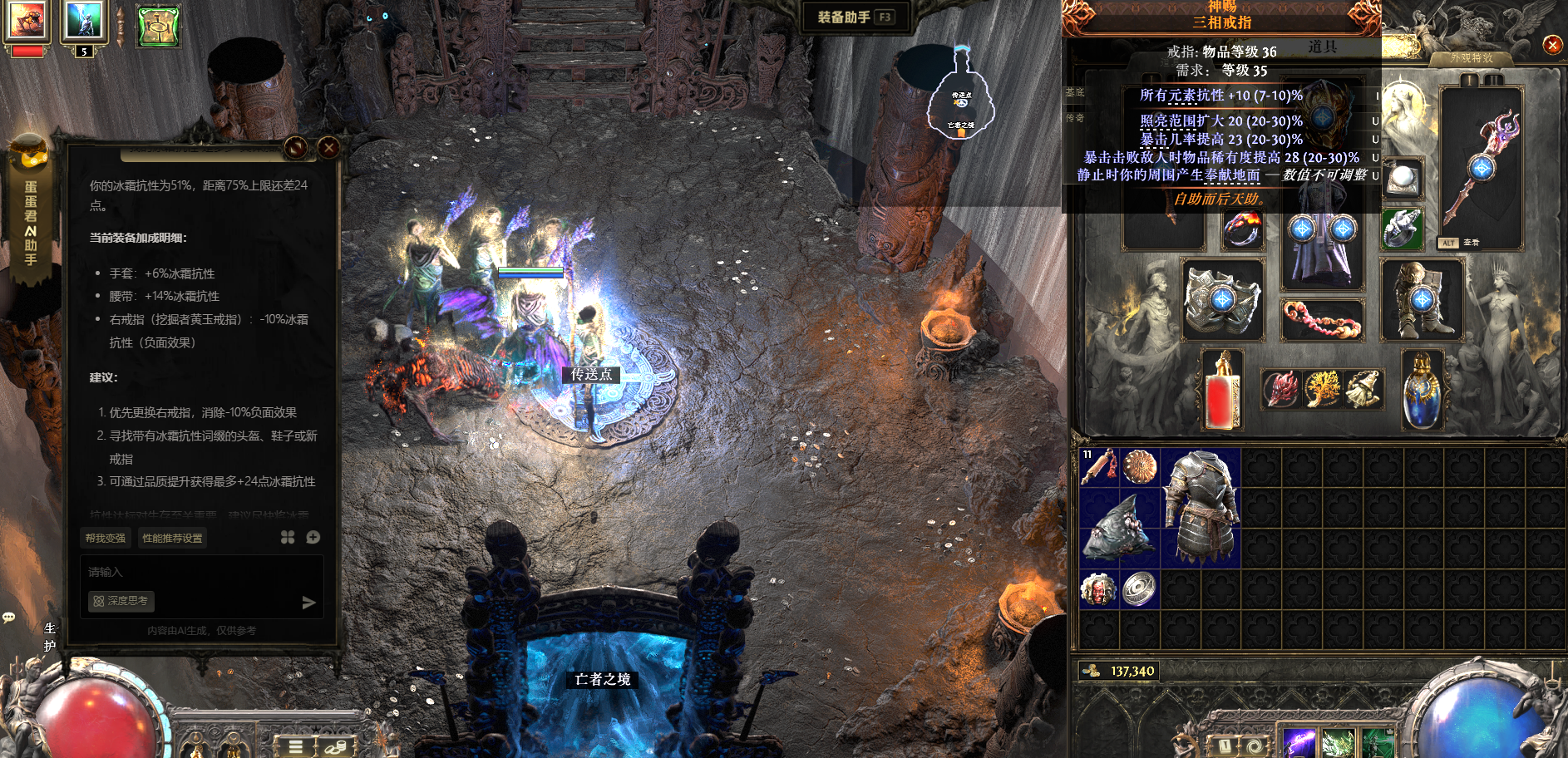This screenshot has width=1568, height=758.
Task: Select the 性能推荐设置 quick option
Action: 172,538
